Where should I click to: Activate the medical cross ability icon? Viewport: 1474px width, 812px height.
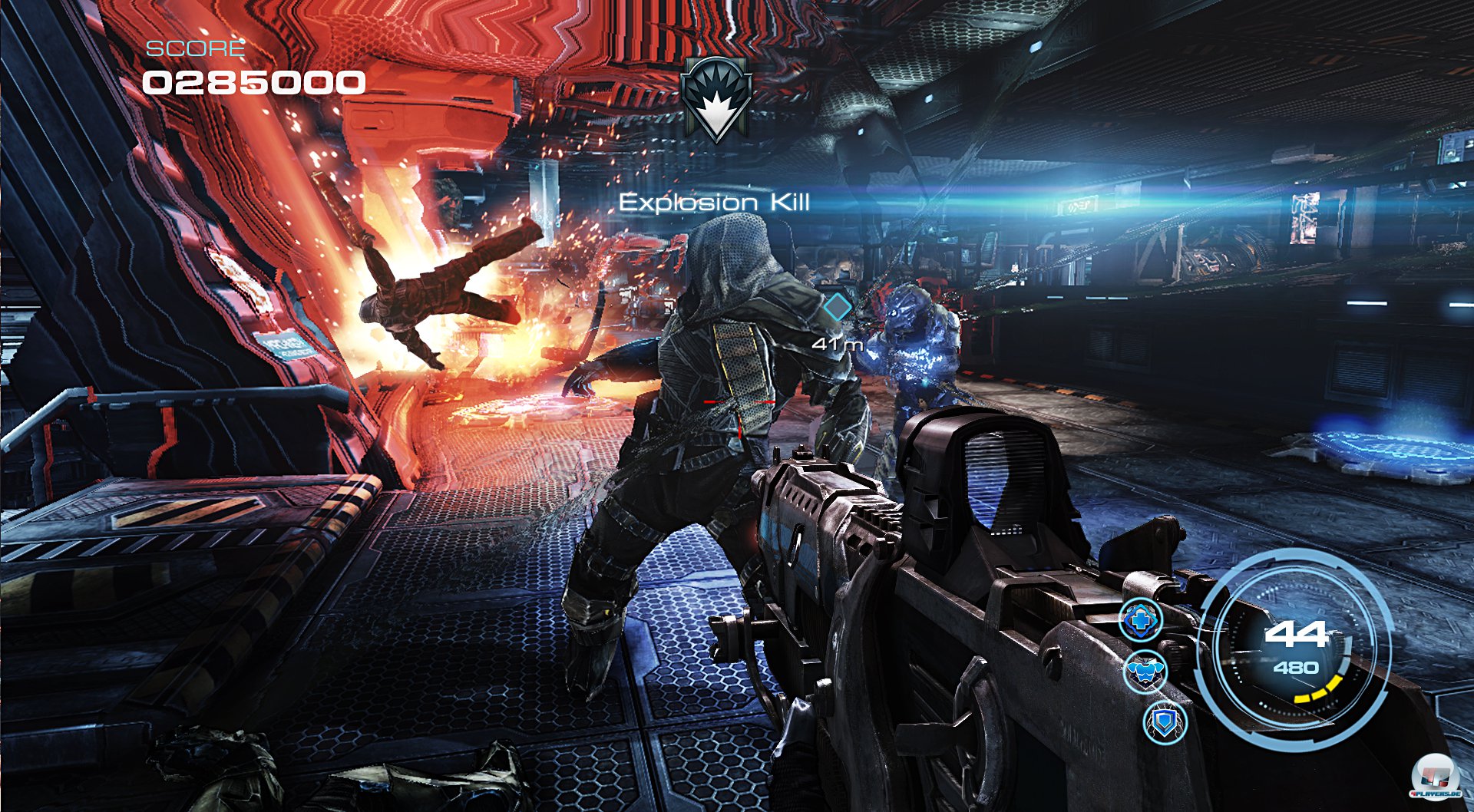coord(1141,619)
